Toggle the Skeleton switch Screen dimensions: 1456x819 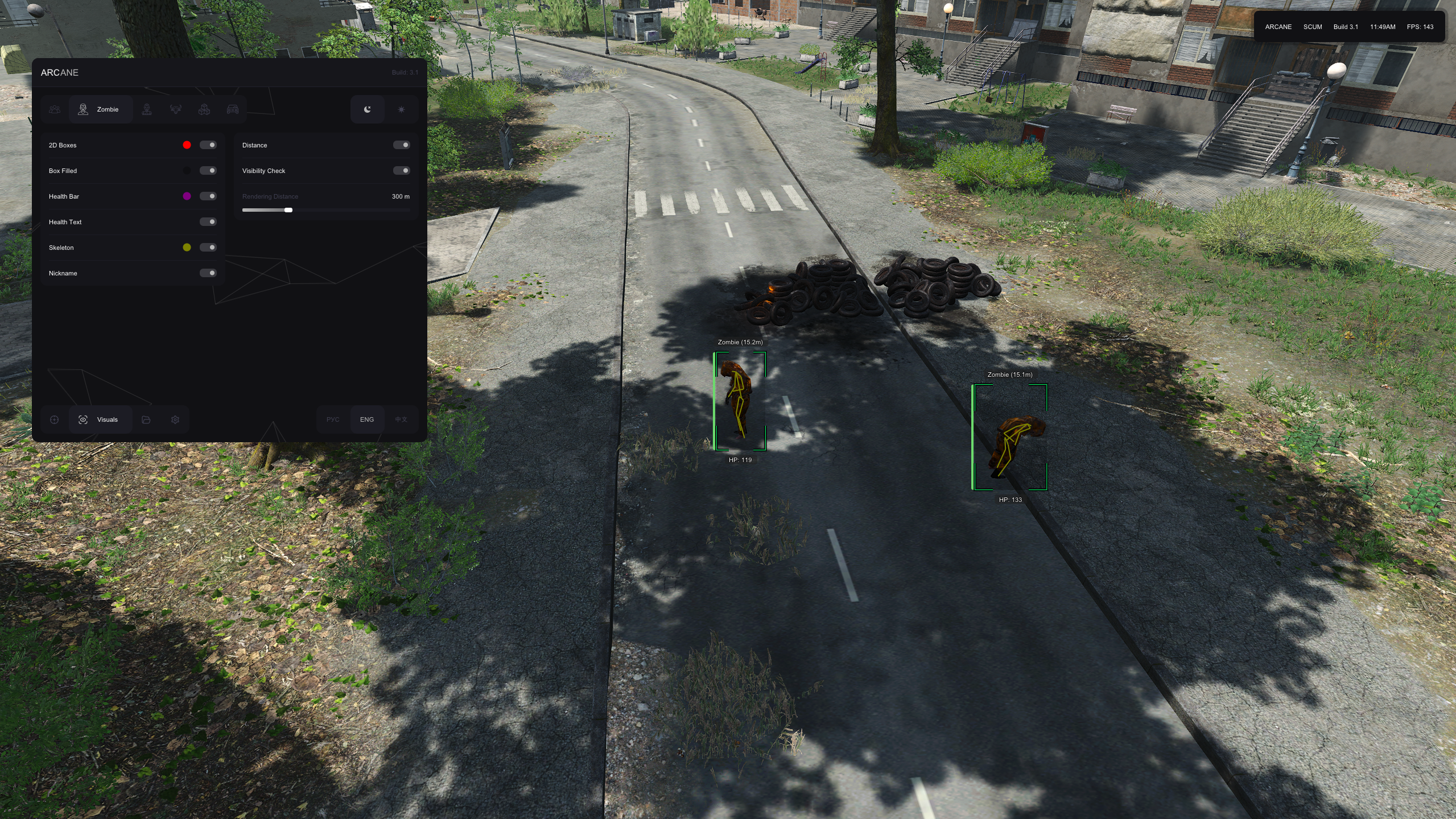208,248
